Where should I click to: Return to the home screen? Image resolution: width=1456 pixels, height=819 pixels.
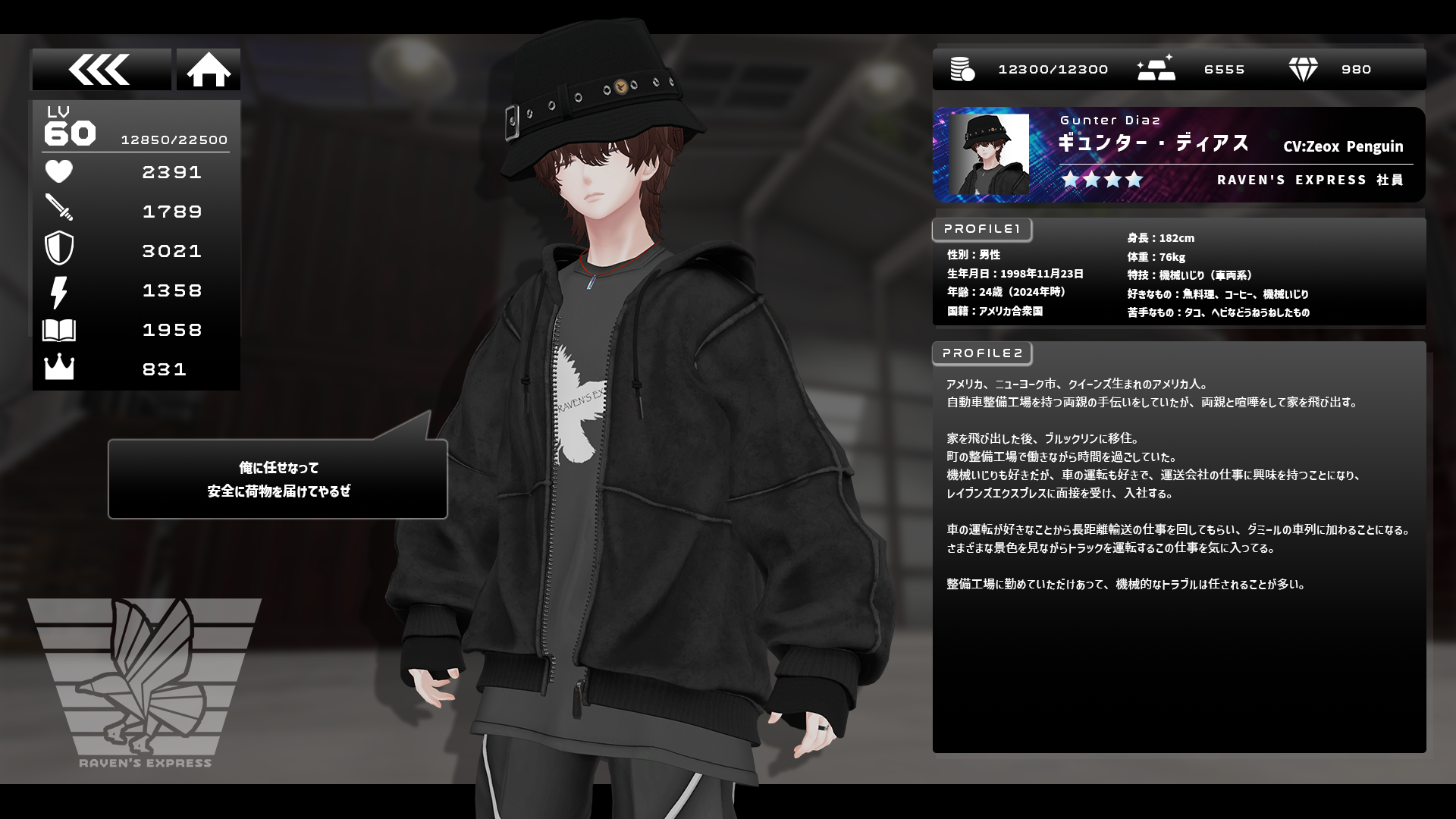click(209, 70)
